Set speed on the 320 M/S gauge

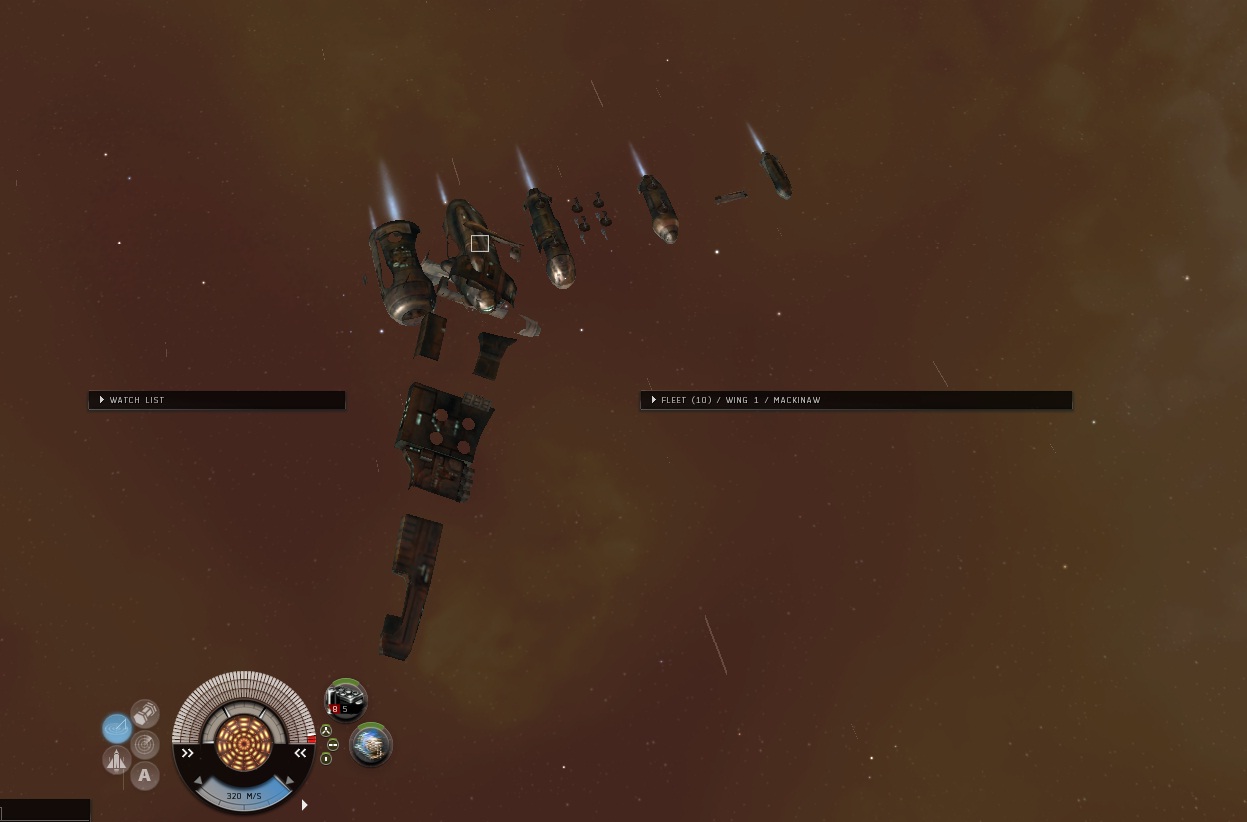[x=243, y=796]
